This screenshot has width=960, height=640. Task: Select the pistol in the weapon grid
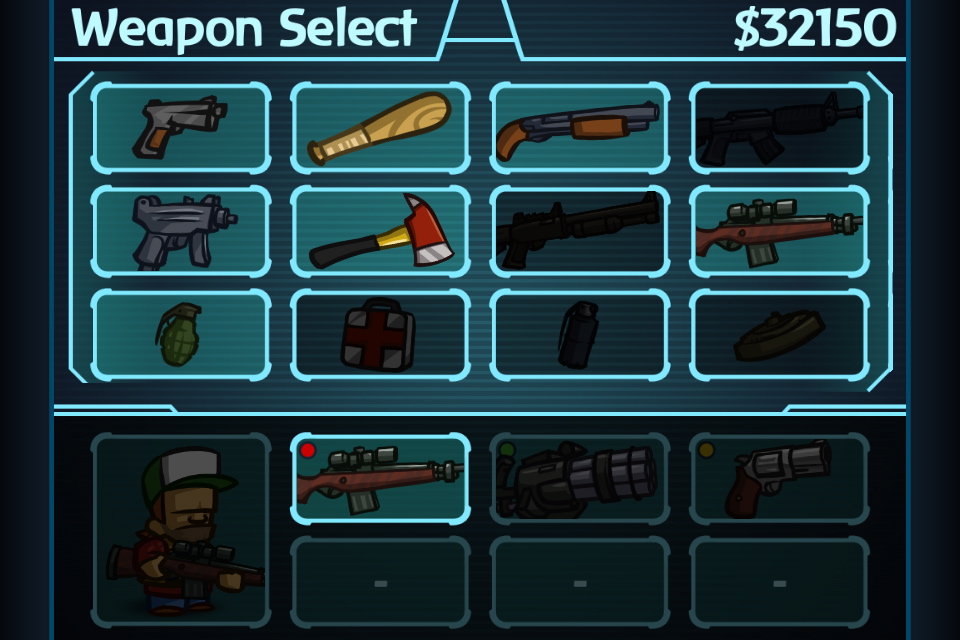click(x=180, y=128)
